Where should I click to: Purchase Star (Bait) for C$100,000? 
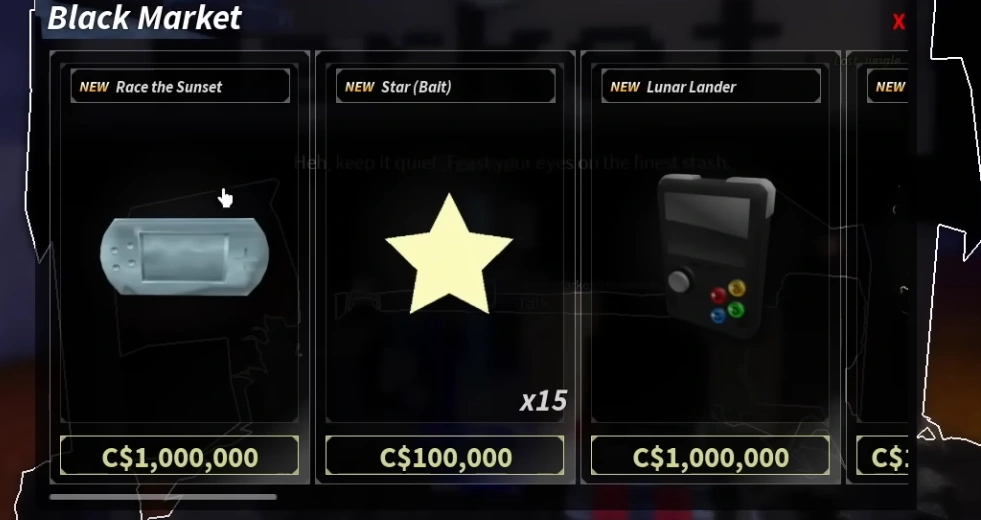[x=445, y=456]
